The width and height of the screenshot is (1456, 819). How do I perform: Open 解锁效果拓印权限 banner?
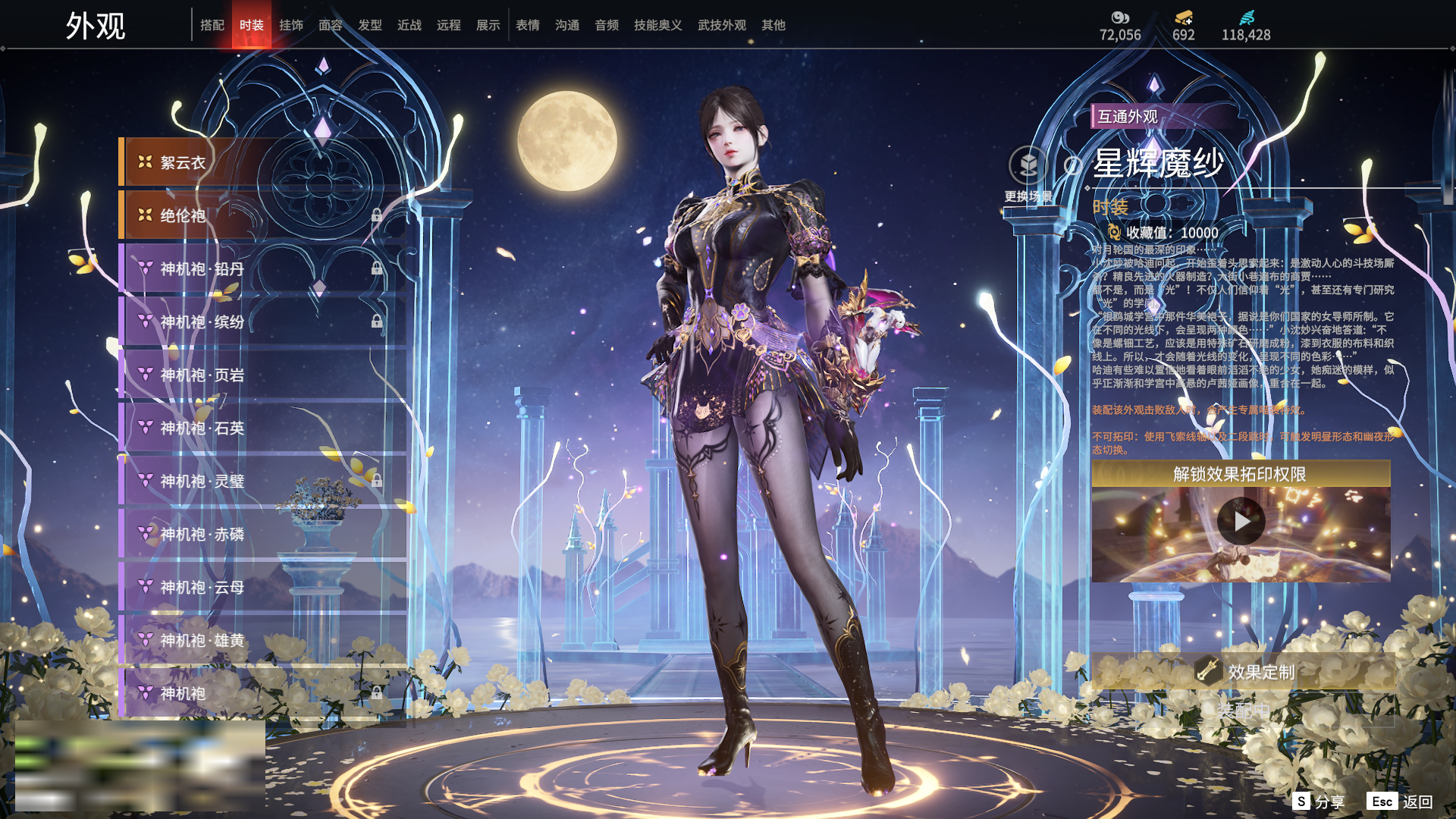point(1240,474)
